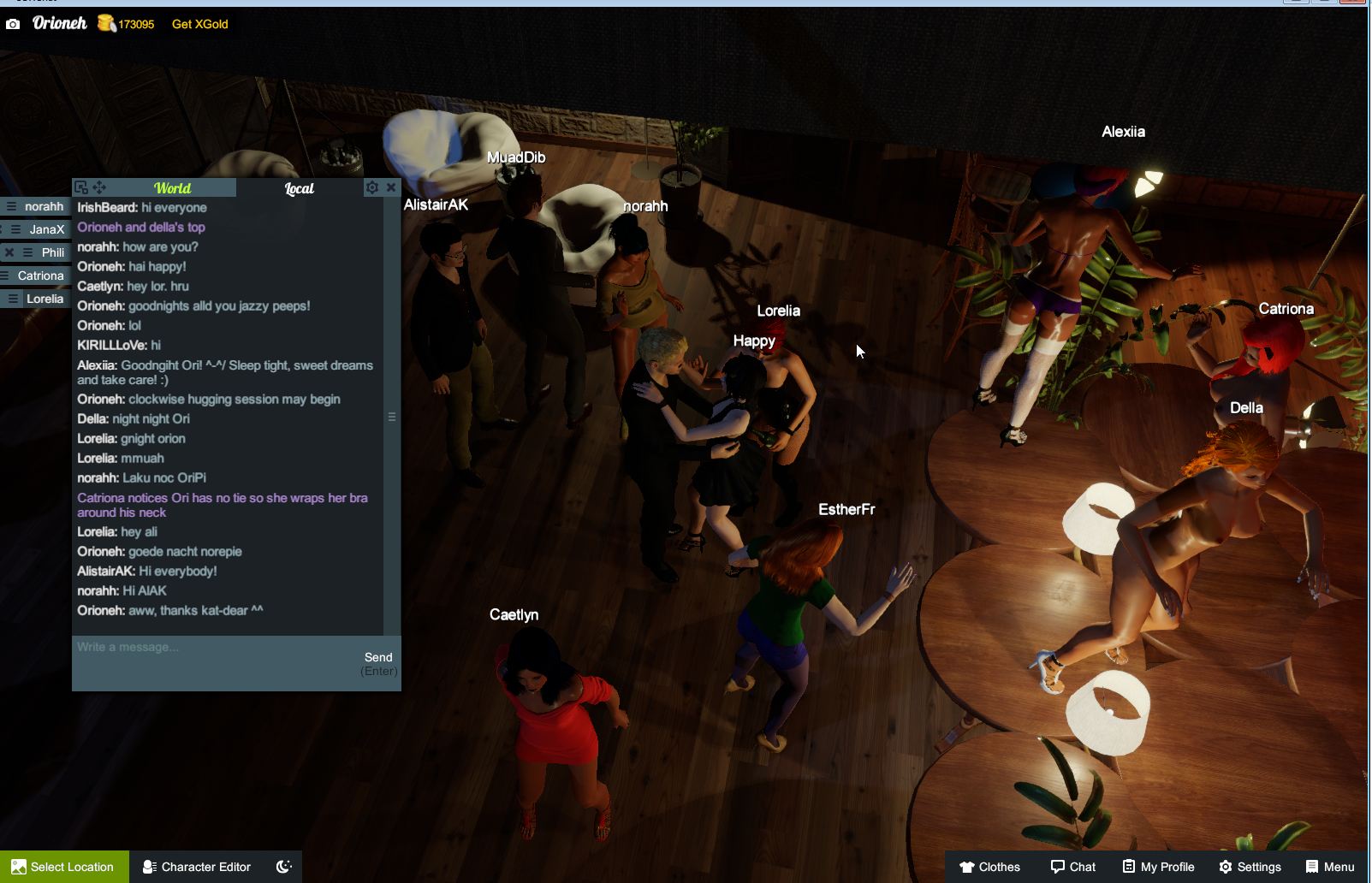Toggle the moon night mode icon
The height and width of the screenshot is (883, 1372).
284,867
